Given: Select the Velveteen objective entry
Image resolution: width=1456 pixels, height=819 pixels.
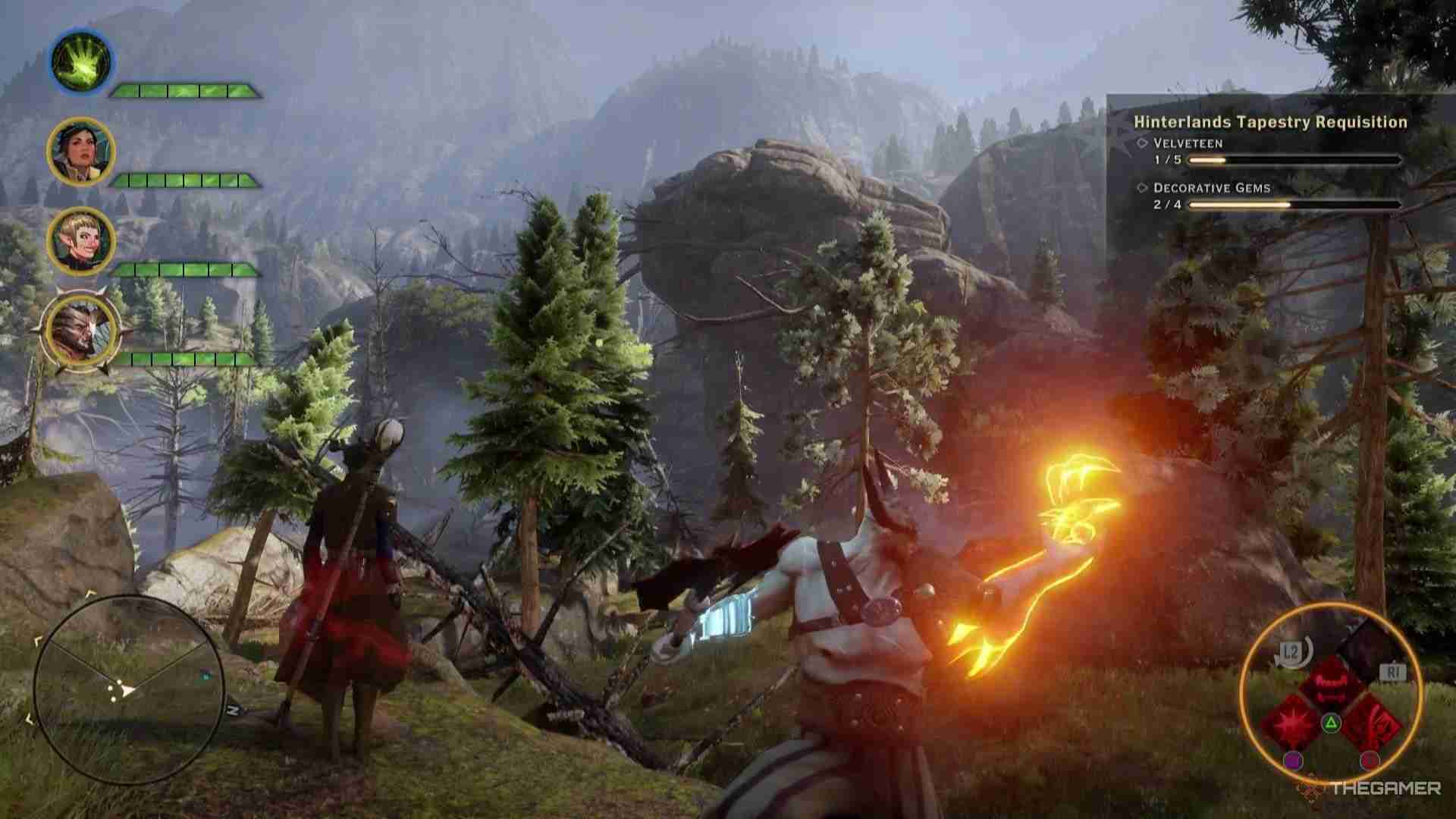Looking at the screenshot, I should [x=1188, y=143].
